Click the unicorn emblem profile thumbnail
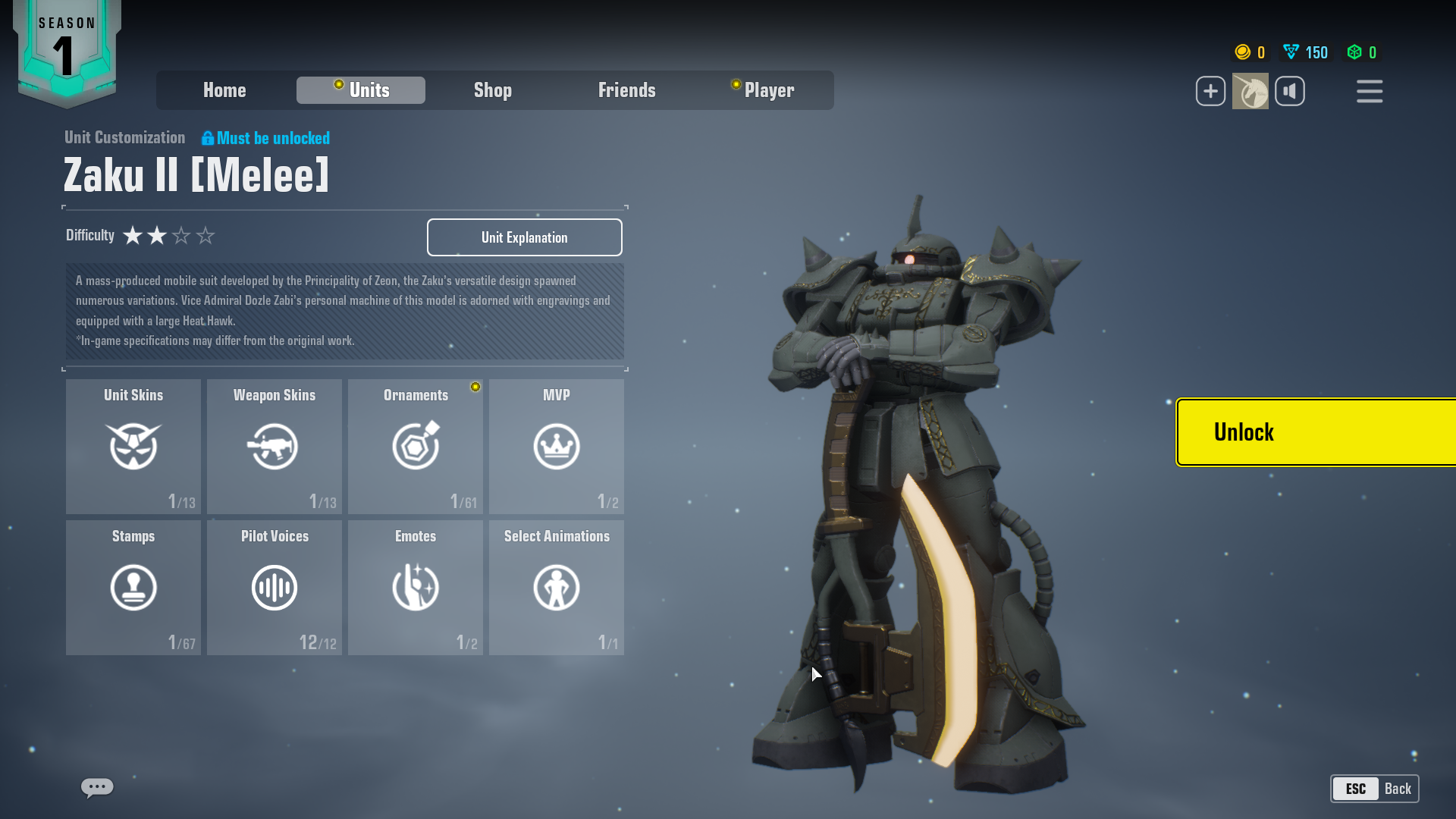The image size is (1456, 819). (1250, 91)
